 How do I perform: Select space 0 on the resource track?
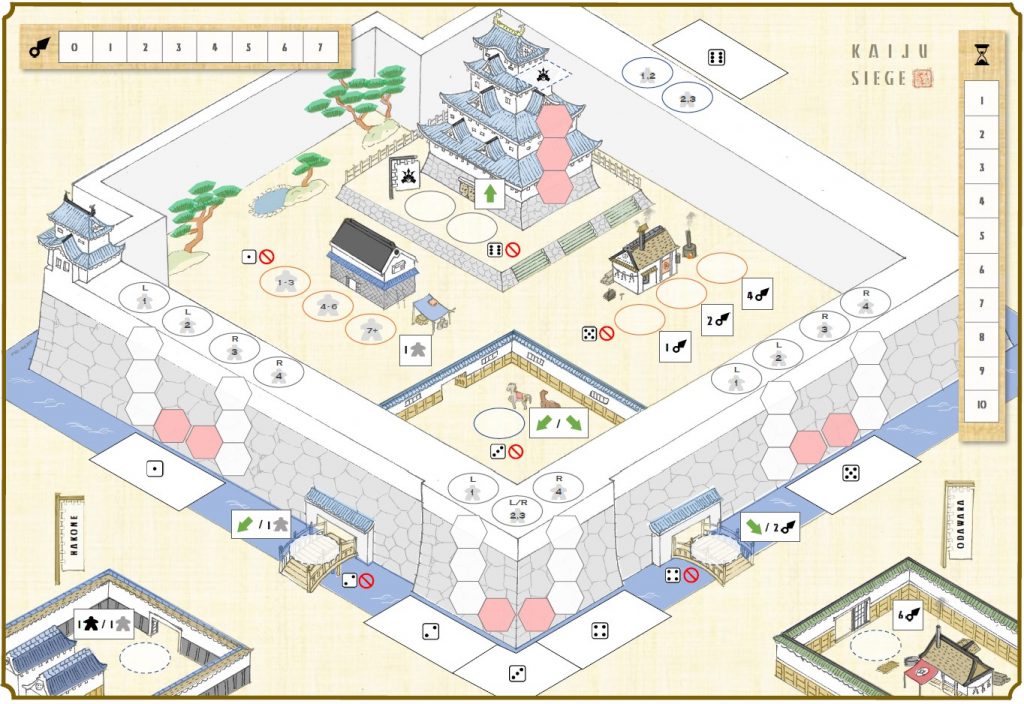coord(75,47)
